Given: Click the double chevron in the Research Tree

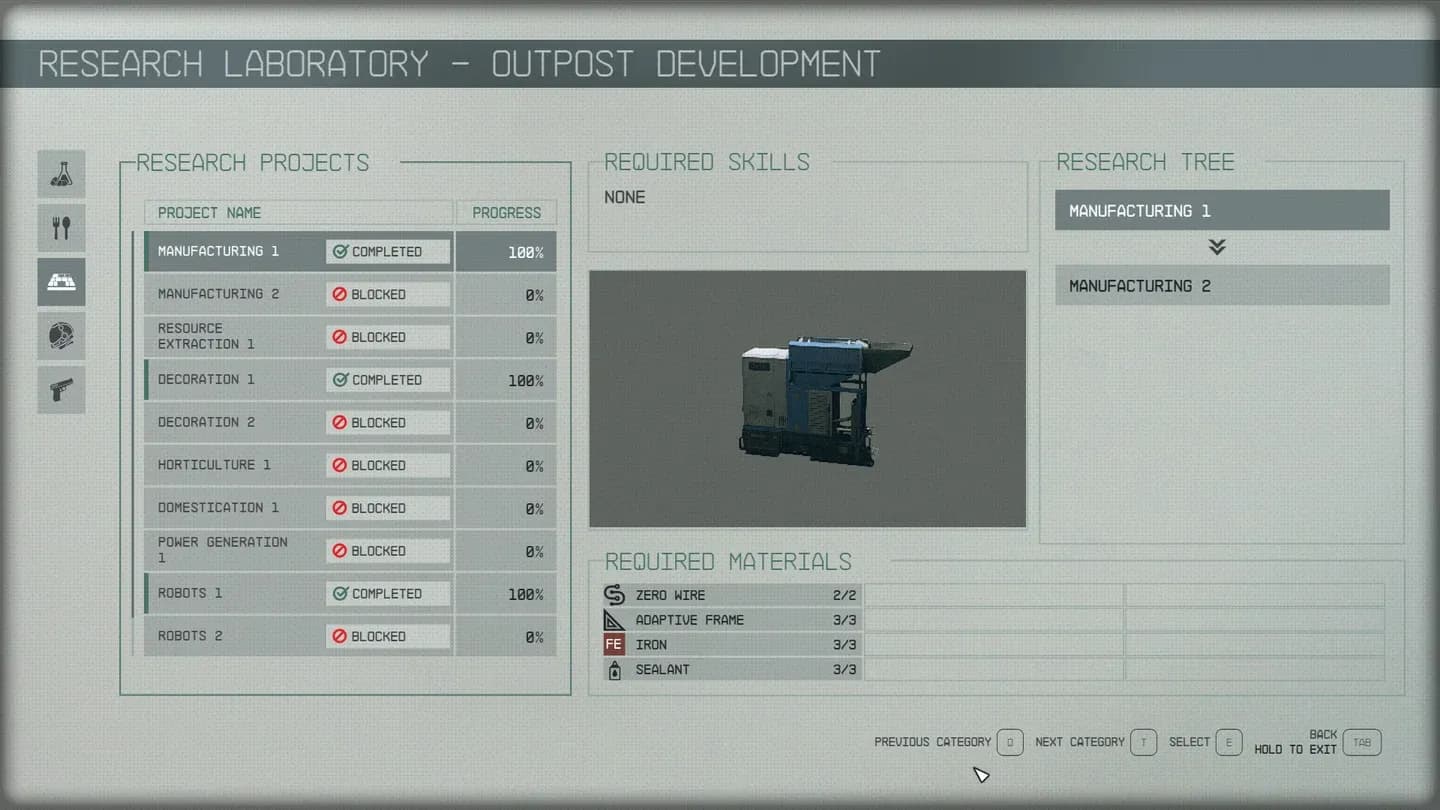Looking at the screenshot, I should tap(1217, 247).
